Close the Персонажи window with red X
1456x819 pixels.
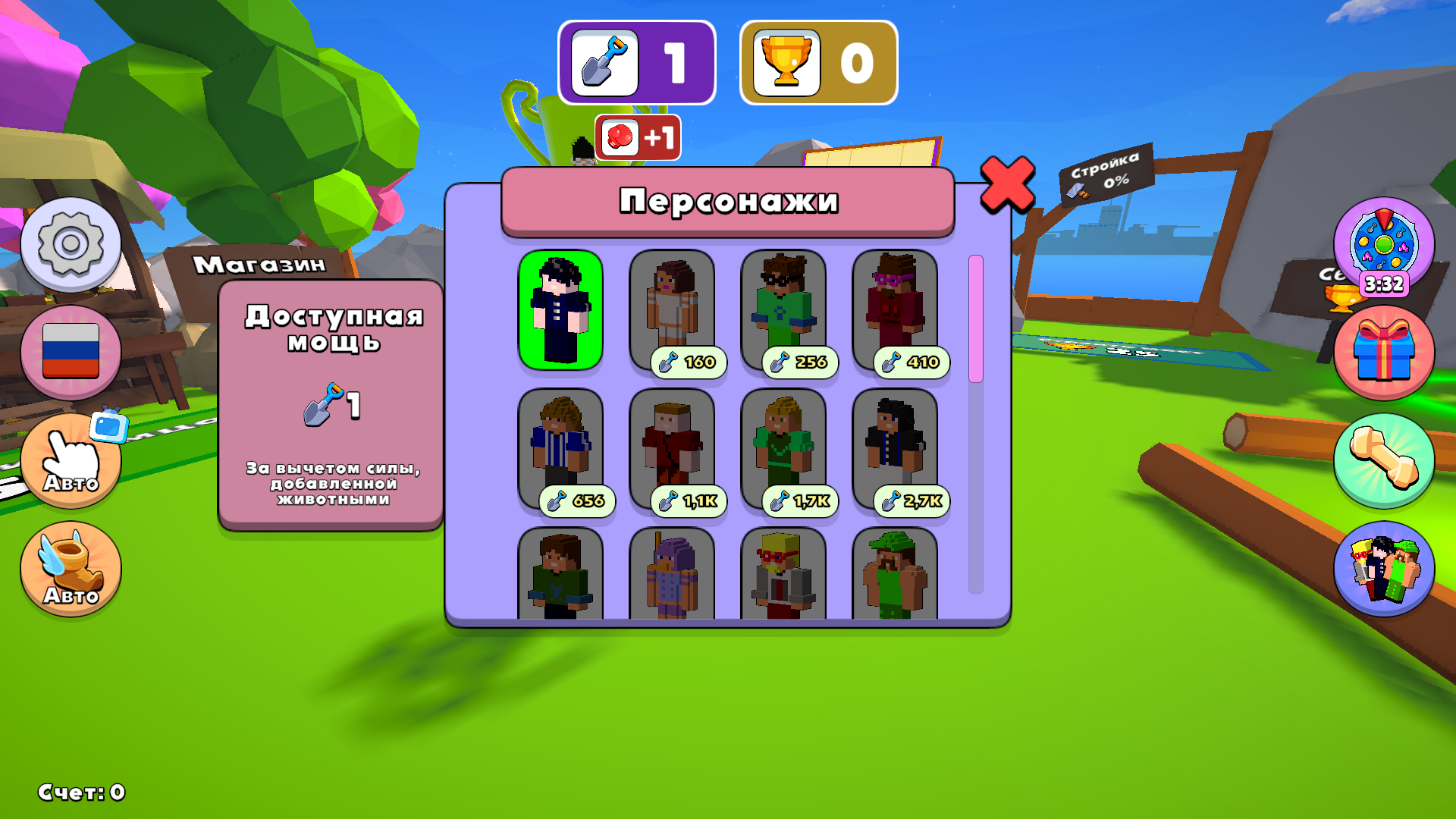pos(1007,184)
